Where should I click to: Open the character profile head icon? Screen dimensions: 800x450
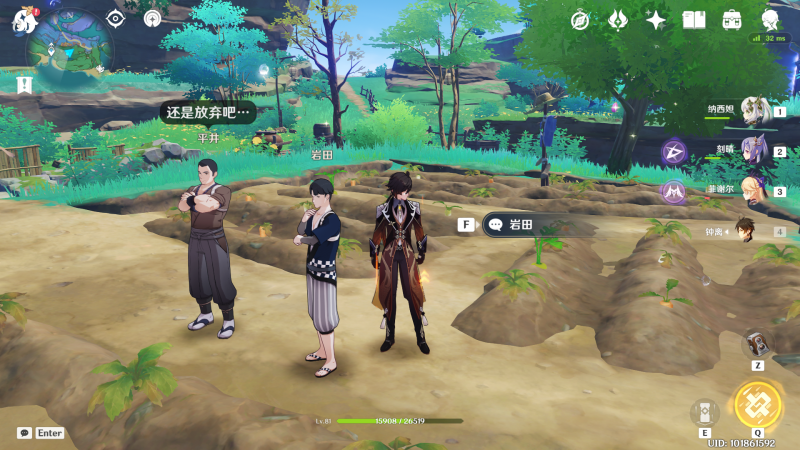click(770, 20)
